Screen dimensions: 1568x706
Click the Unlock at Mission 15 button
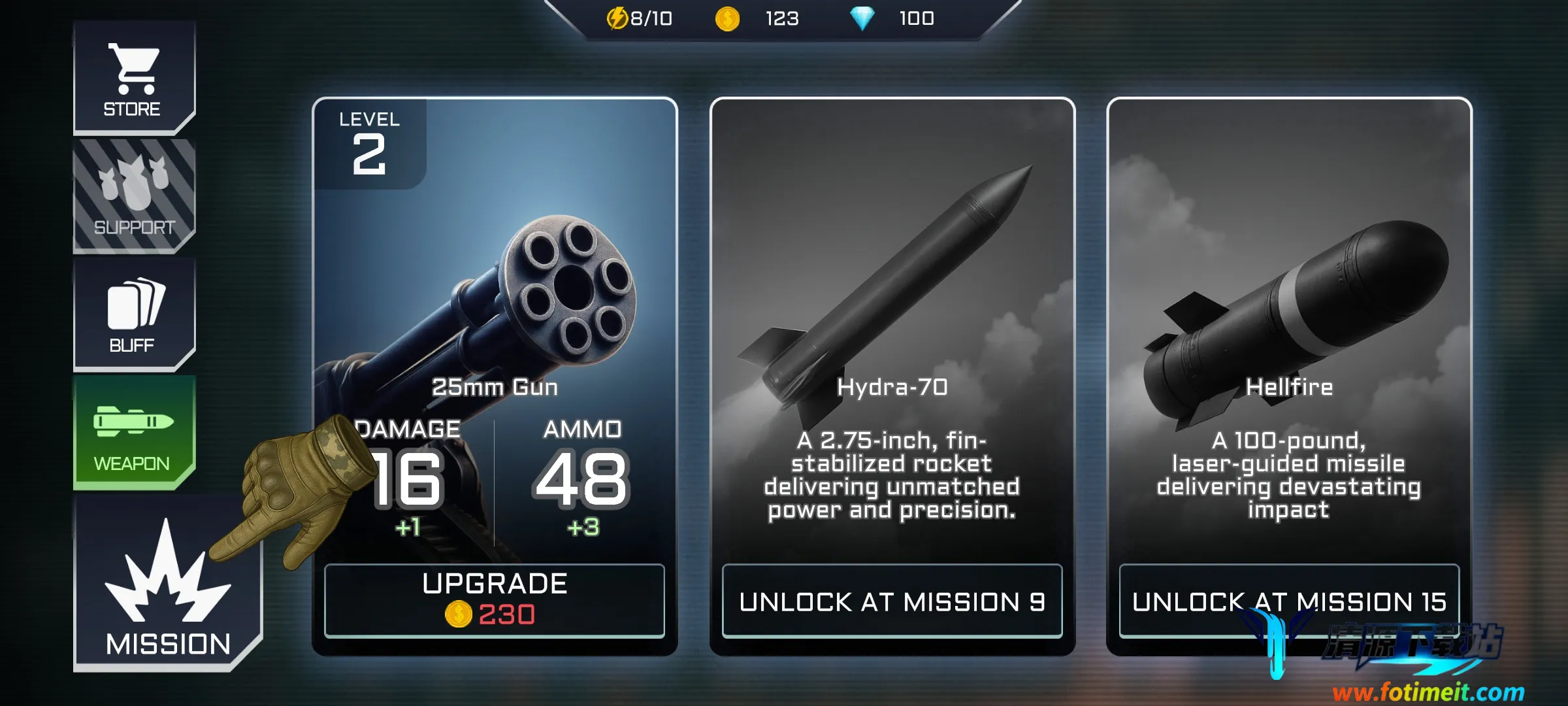(x=1288, y=601)
